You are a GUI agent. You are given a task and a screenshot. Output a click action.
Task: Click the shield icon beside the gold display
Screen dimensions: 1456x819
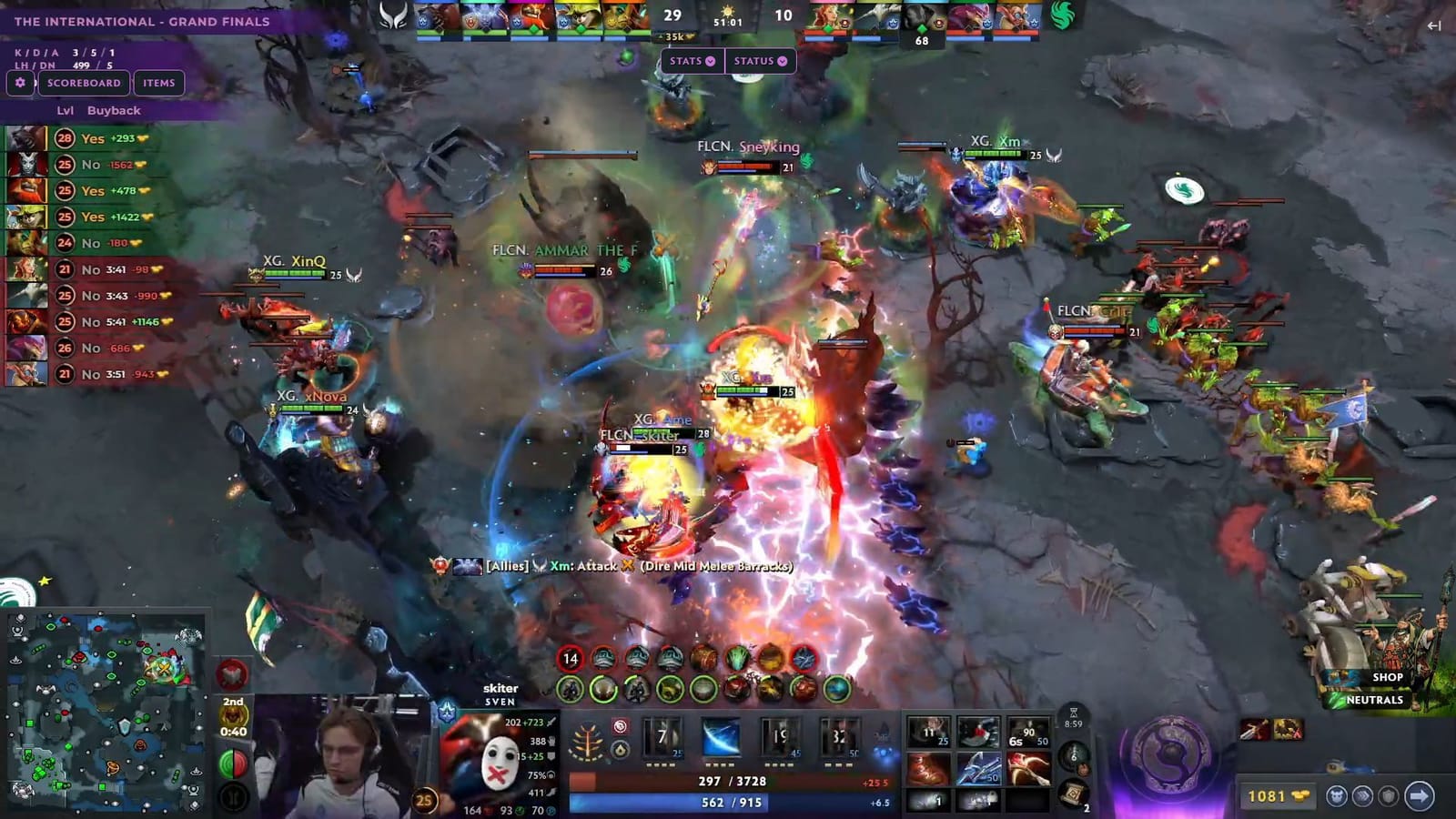click(x=1390, y=796)
